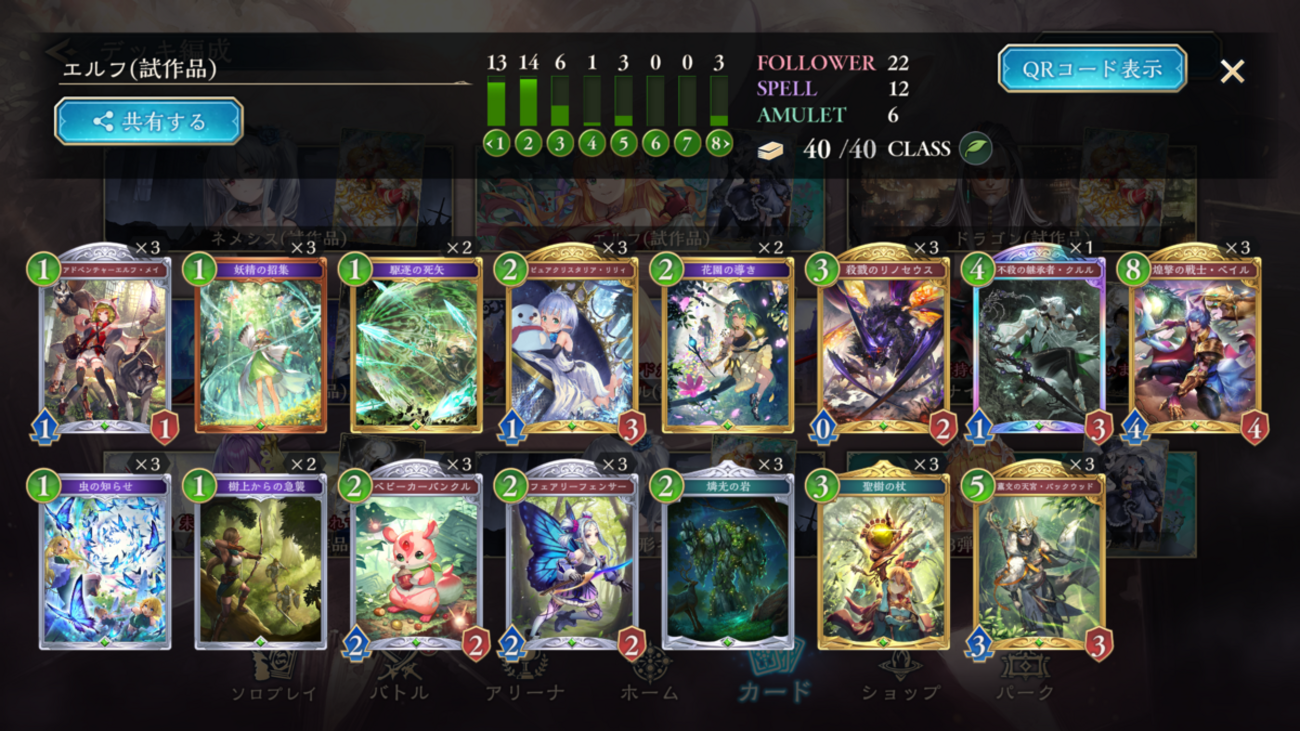Select the Pure Crystallia Lily snowman card

573,345
